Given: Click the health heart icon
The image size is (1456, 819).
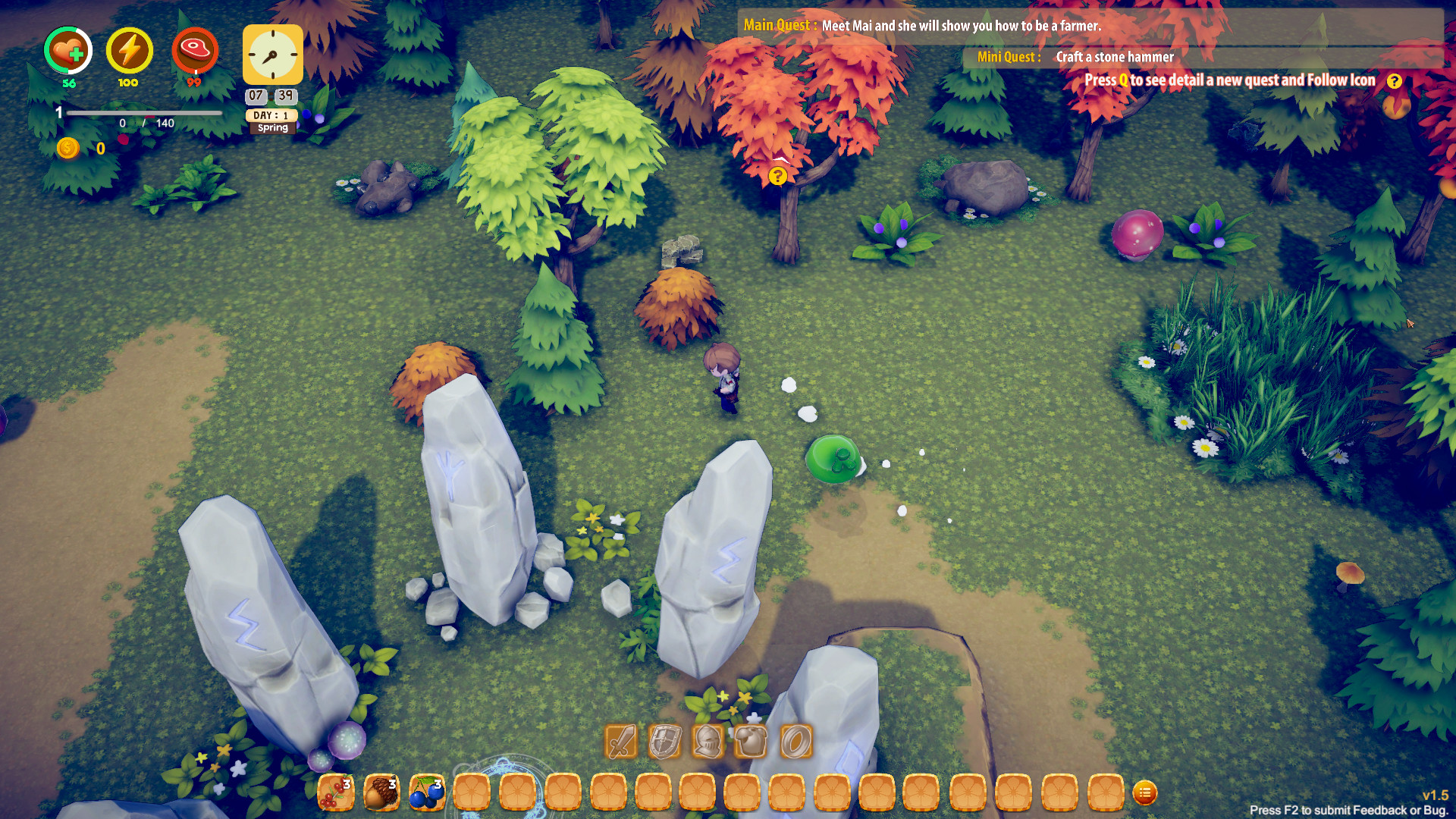Looking at the screenshot, I should (67, 52).
